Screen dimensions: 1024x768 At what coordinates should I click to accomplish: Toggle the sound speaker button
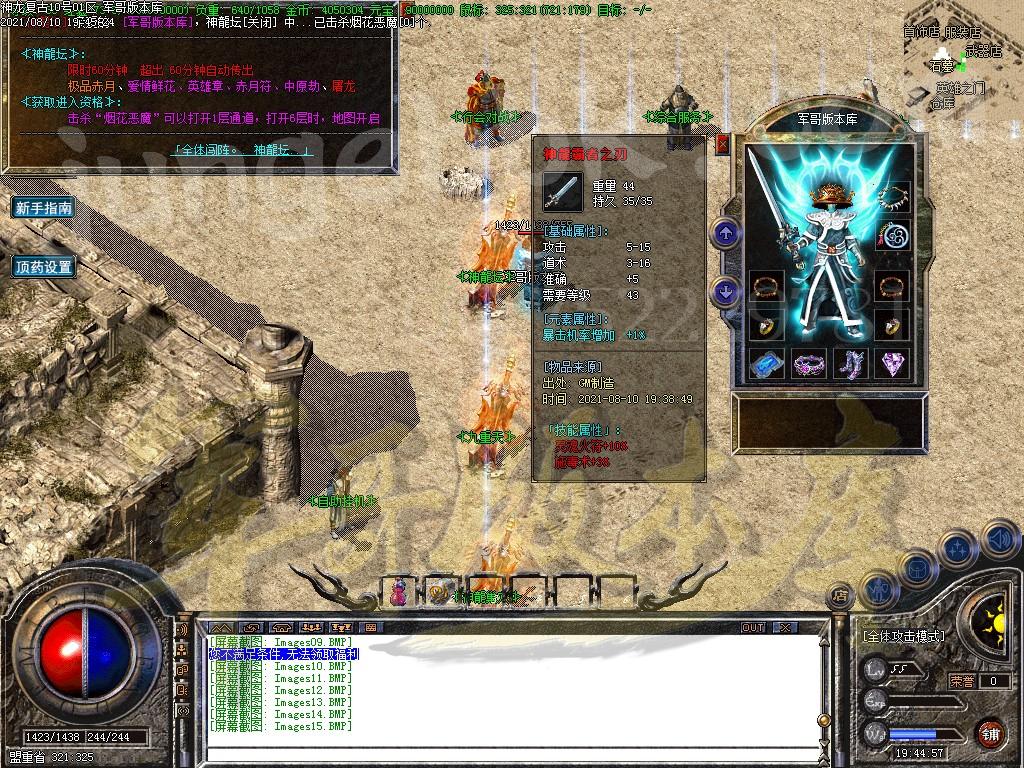(x=999, y=540)
